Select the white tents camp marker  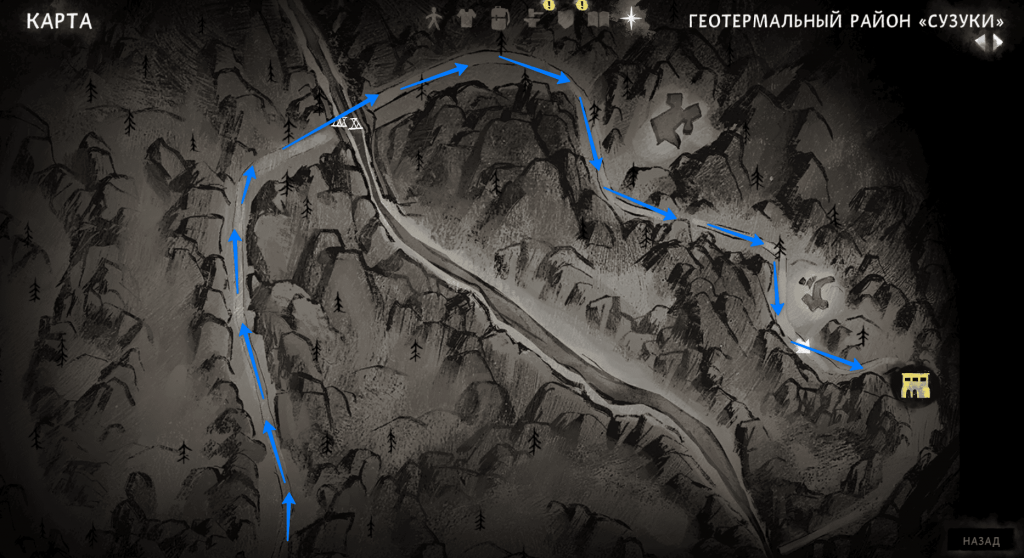coord(346,123)
